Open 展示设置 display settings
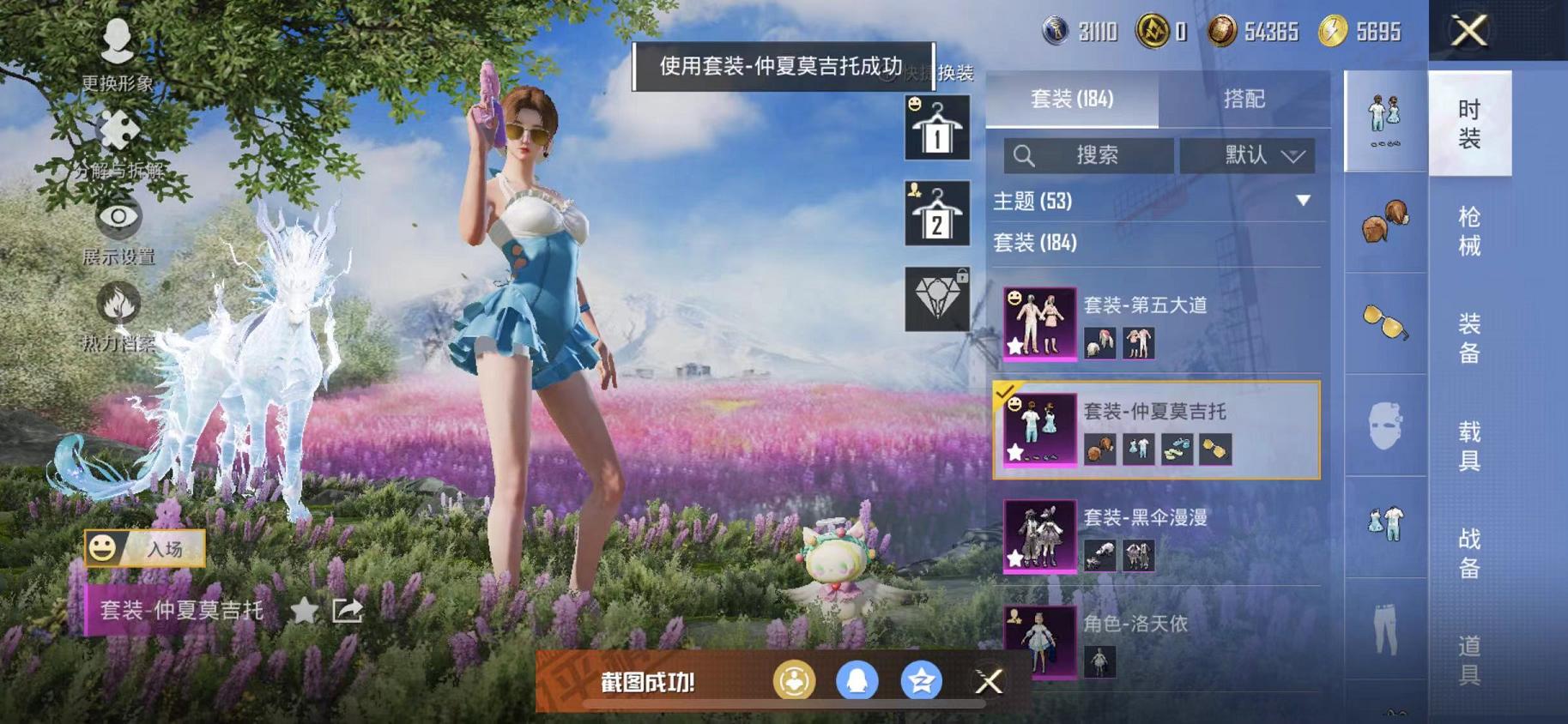This screenshot has height=724, width=1568. (x=118, y=219)
